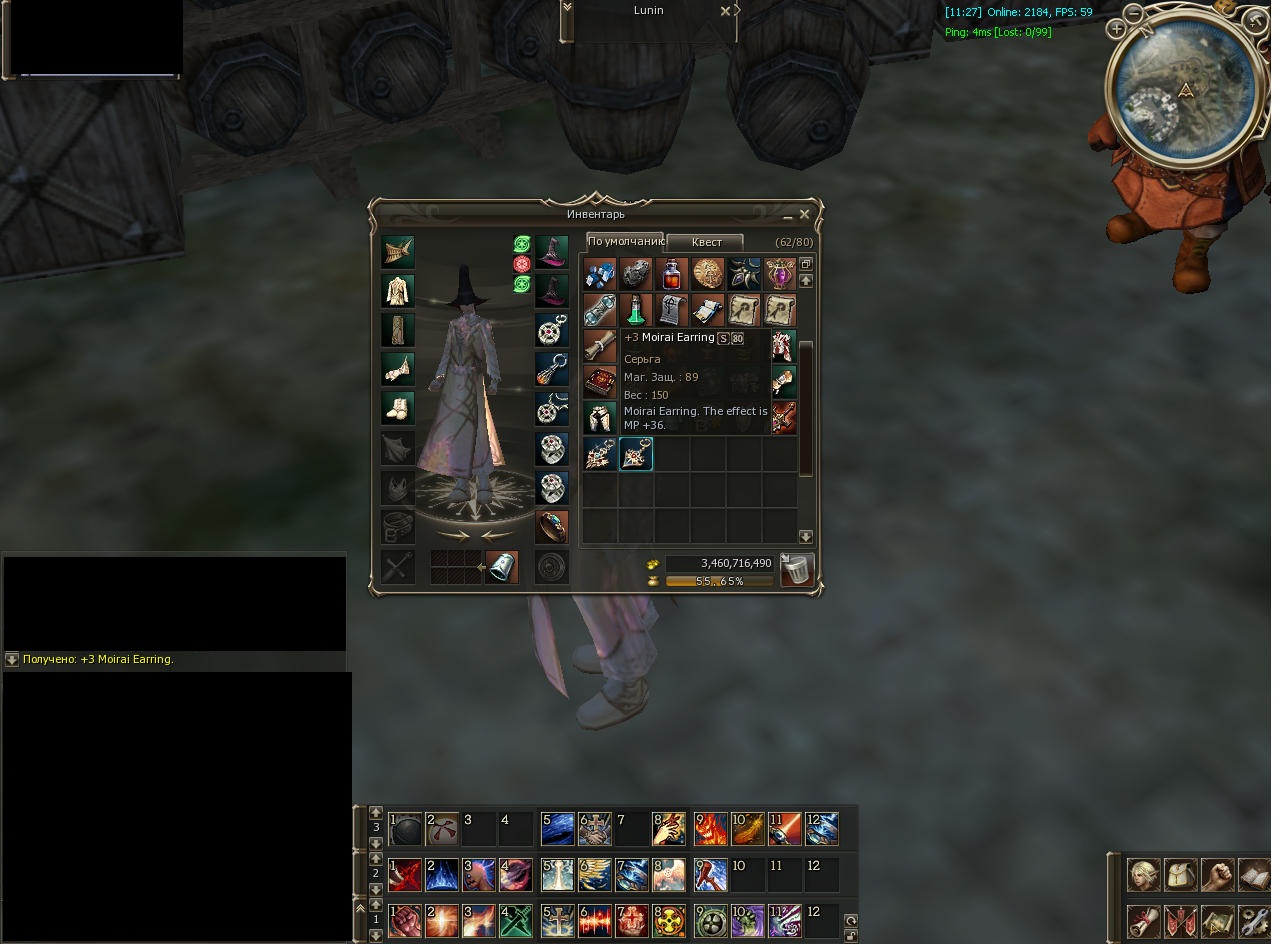Activate the red fist skill on hotbar
This screenshot has width=1276, height=944.
click(405, 920)
